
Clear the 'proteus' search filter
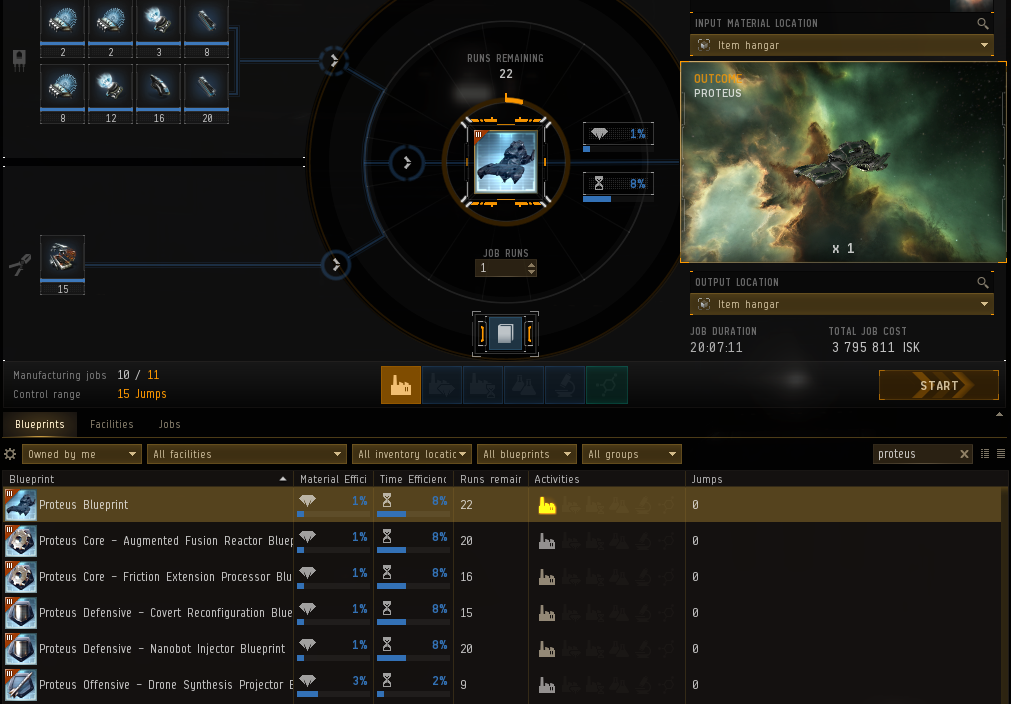pyautogui.click(x=965, y=454)
